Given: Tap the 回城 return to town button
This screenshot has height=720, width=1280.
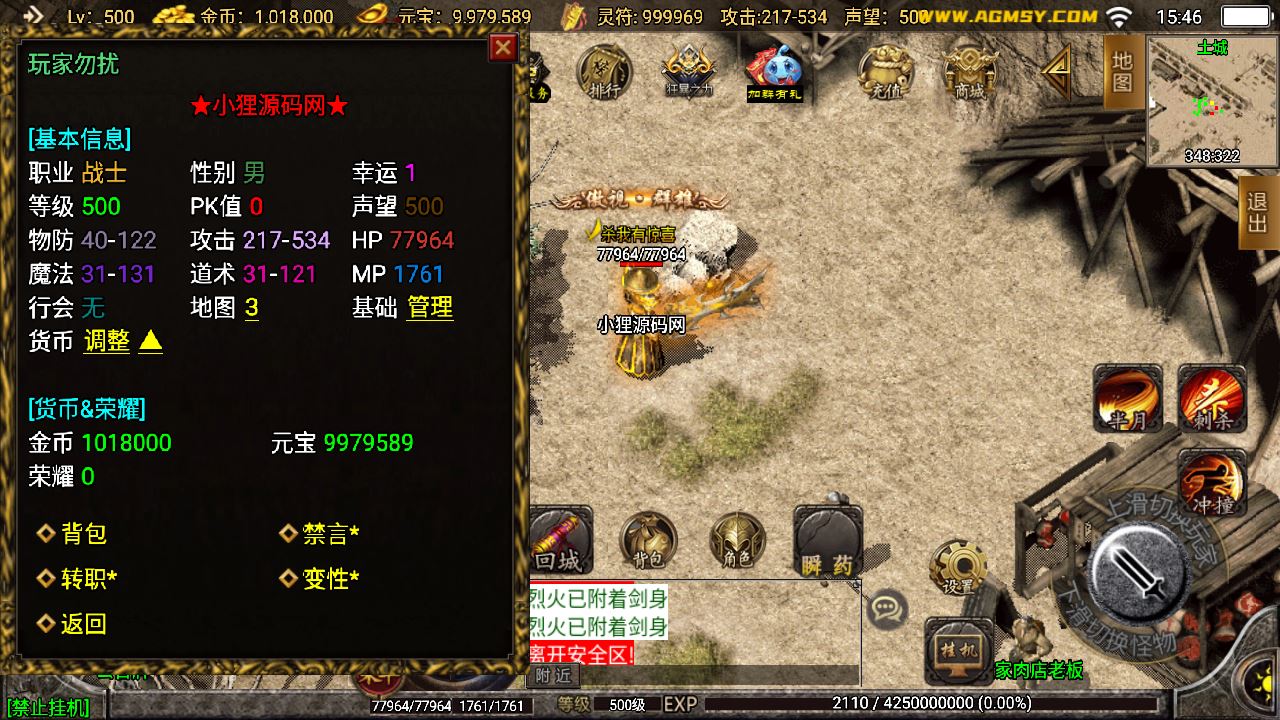Looking at the screenshot, I should click(x=559, y=540).
